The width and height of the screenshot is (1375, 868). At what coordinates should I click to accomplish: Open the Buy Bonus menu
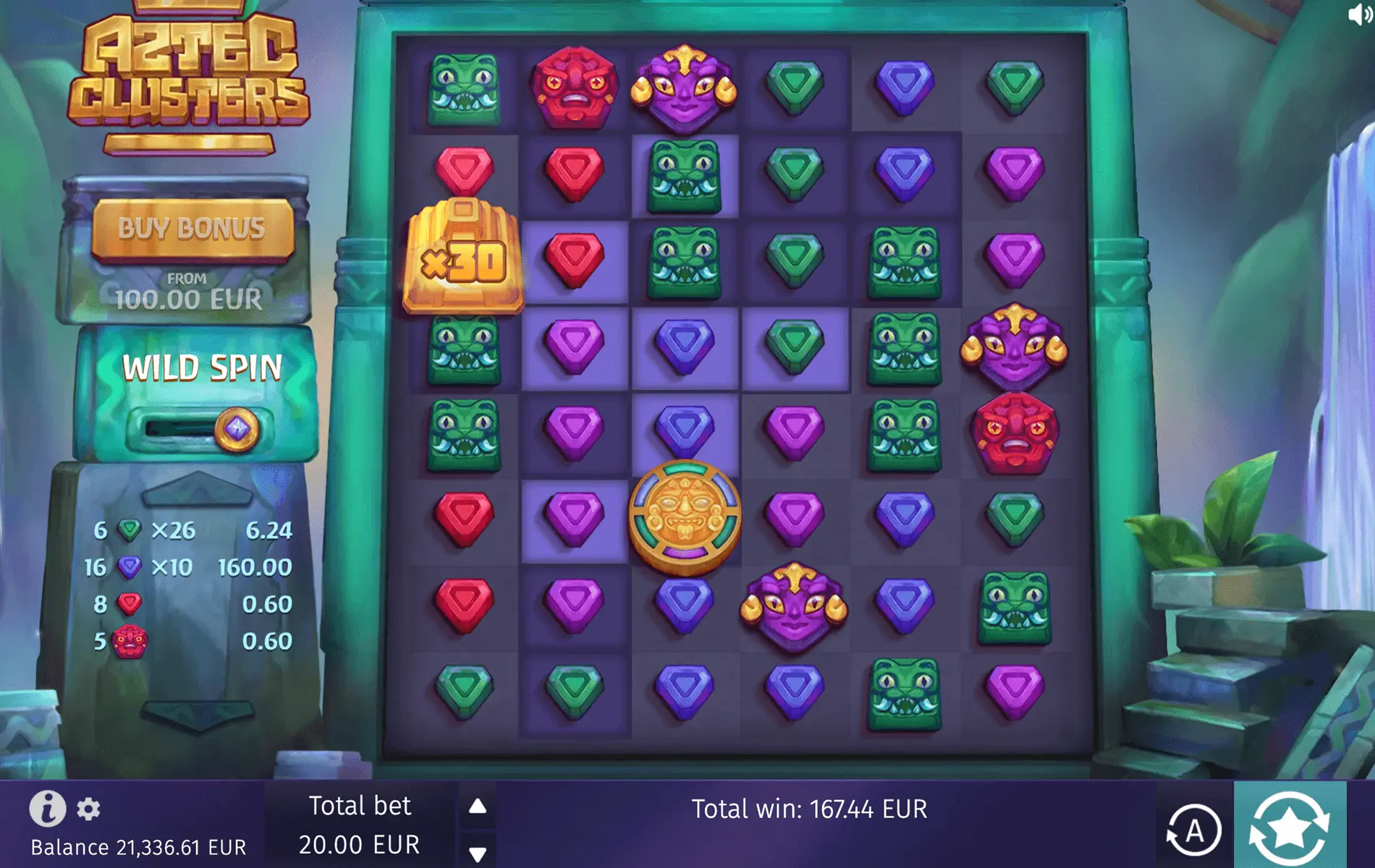[194, 230]
